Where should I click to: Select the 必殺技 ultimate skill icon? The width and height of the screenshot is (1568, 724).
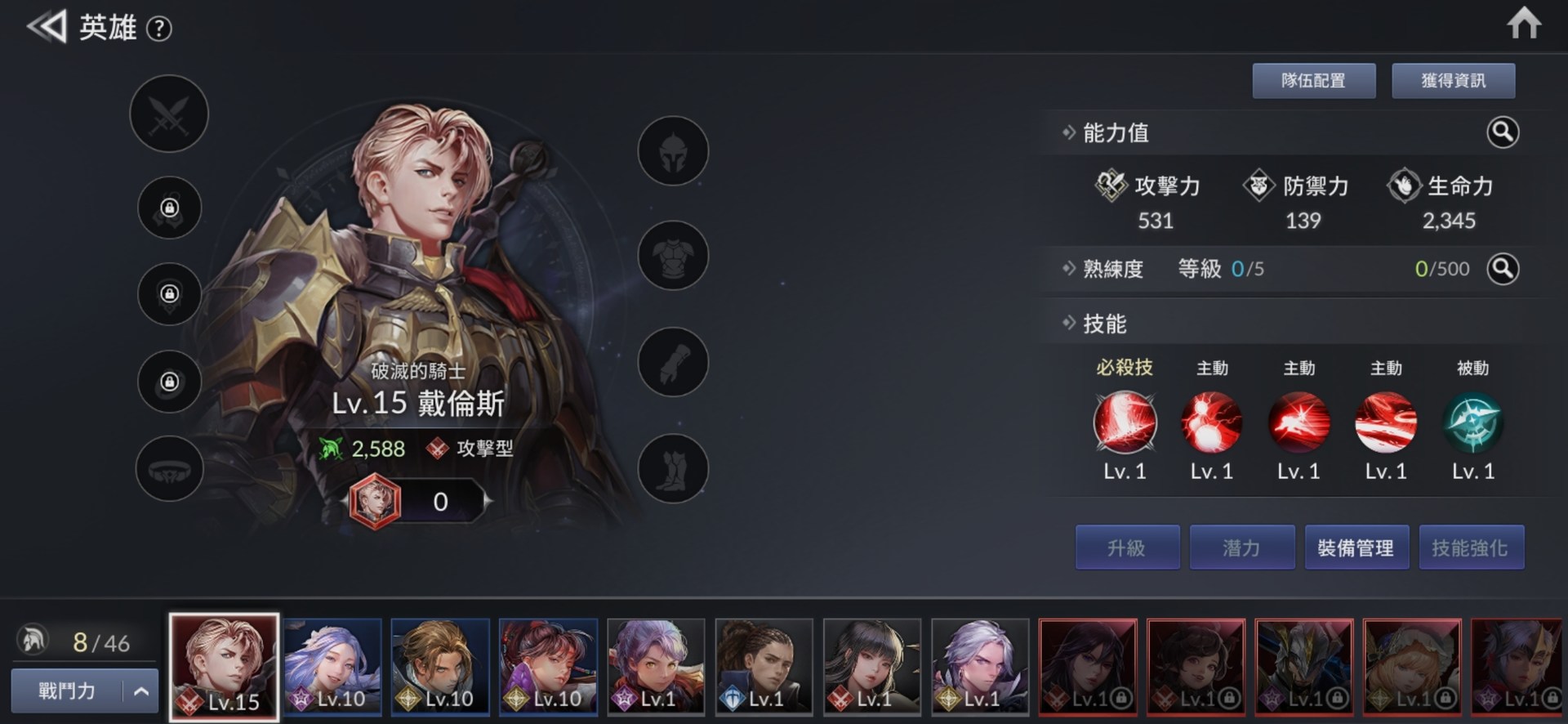(1125, 422)
